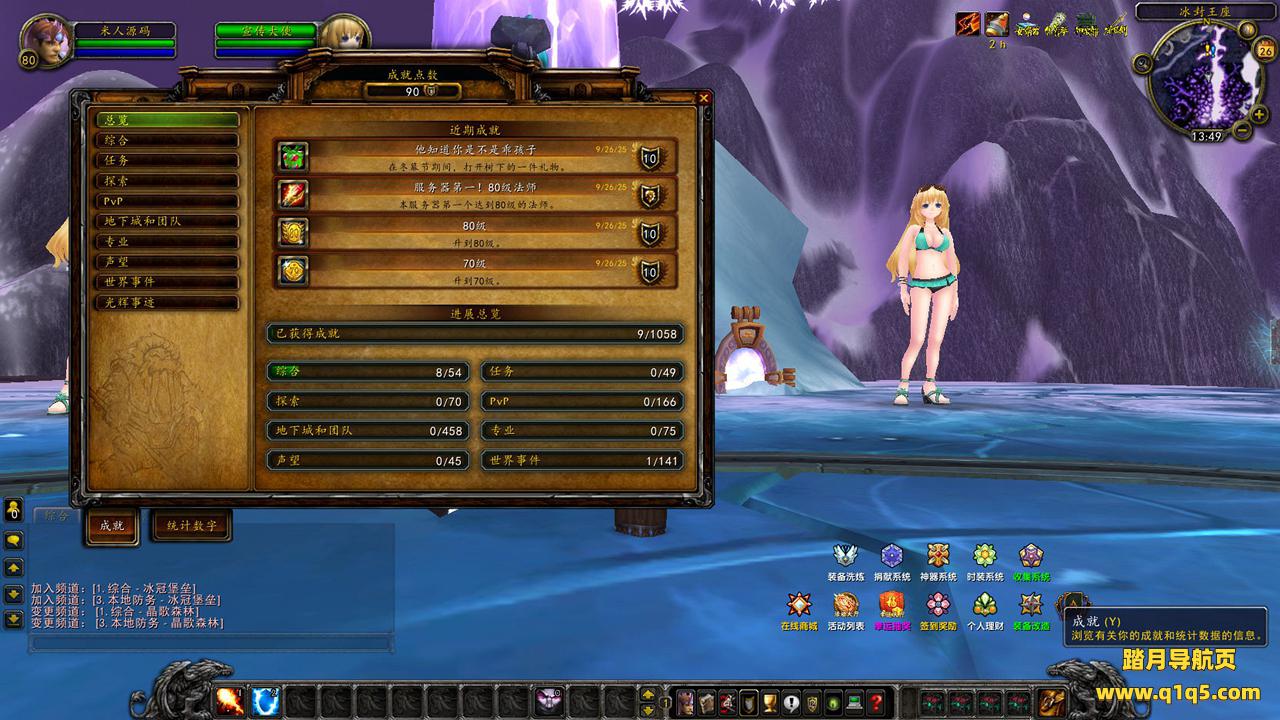Activate the fire blast spell in action bar
This screenshot has width=1280, height=720.
click(230, 702)
